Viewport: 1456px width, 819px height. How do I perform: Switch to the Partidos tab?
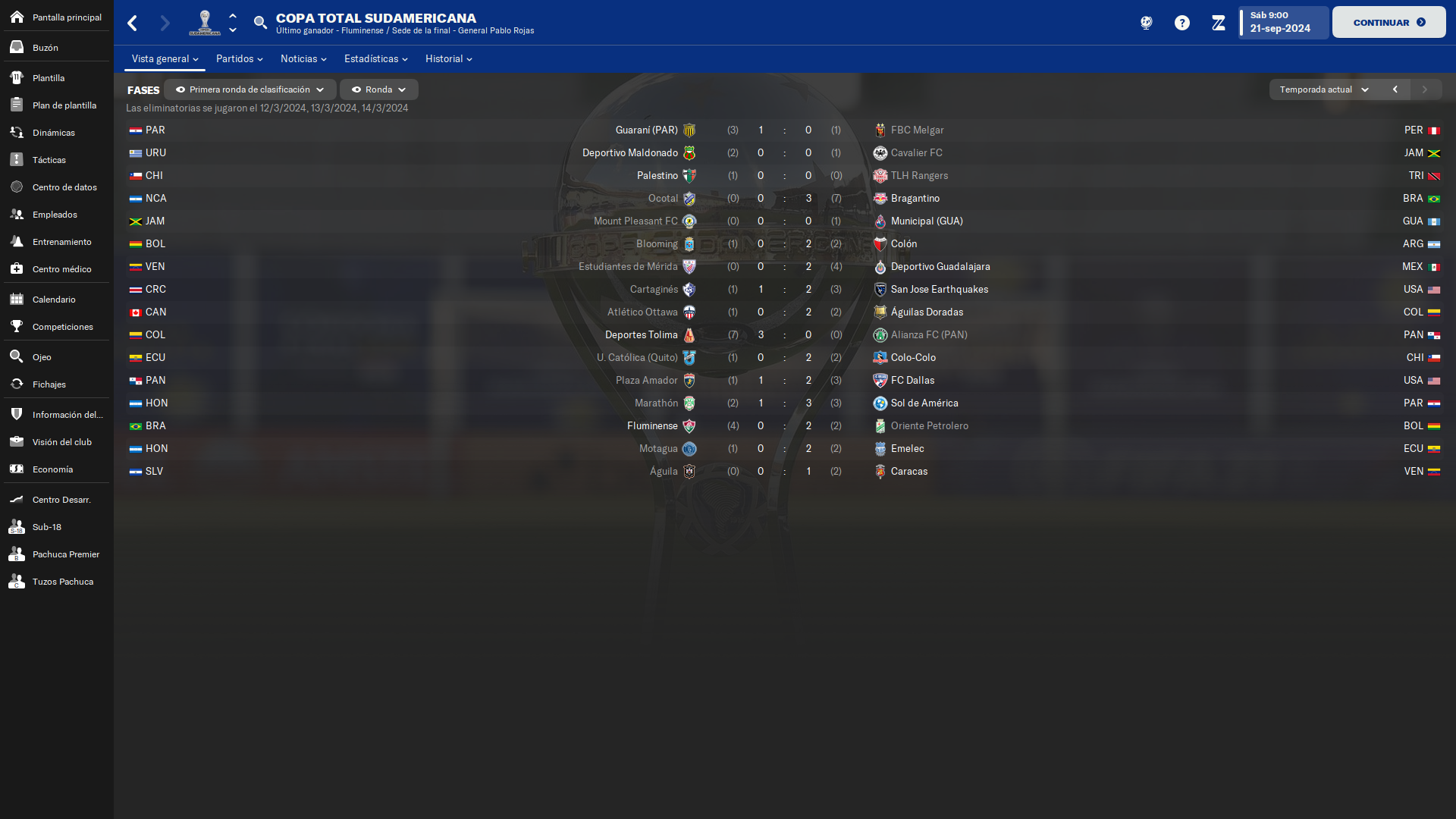click(239, 59)
